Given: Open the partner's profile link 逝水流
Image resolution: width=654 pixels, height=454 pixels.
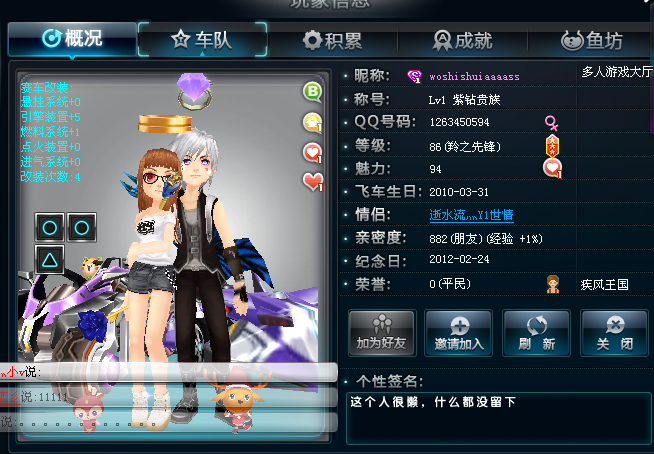Looking at the screenshot, I should tap(470, 214).
